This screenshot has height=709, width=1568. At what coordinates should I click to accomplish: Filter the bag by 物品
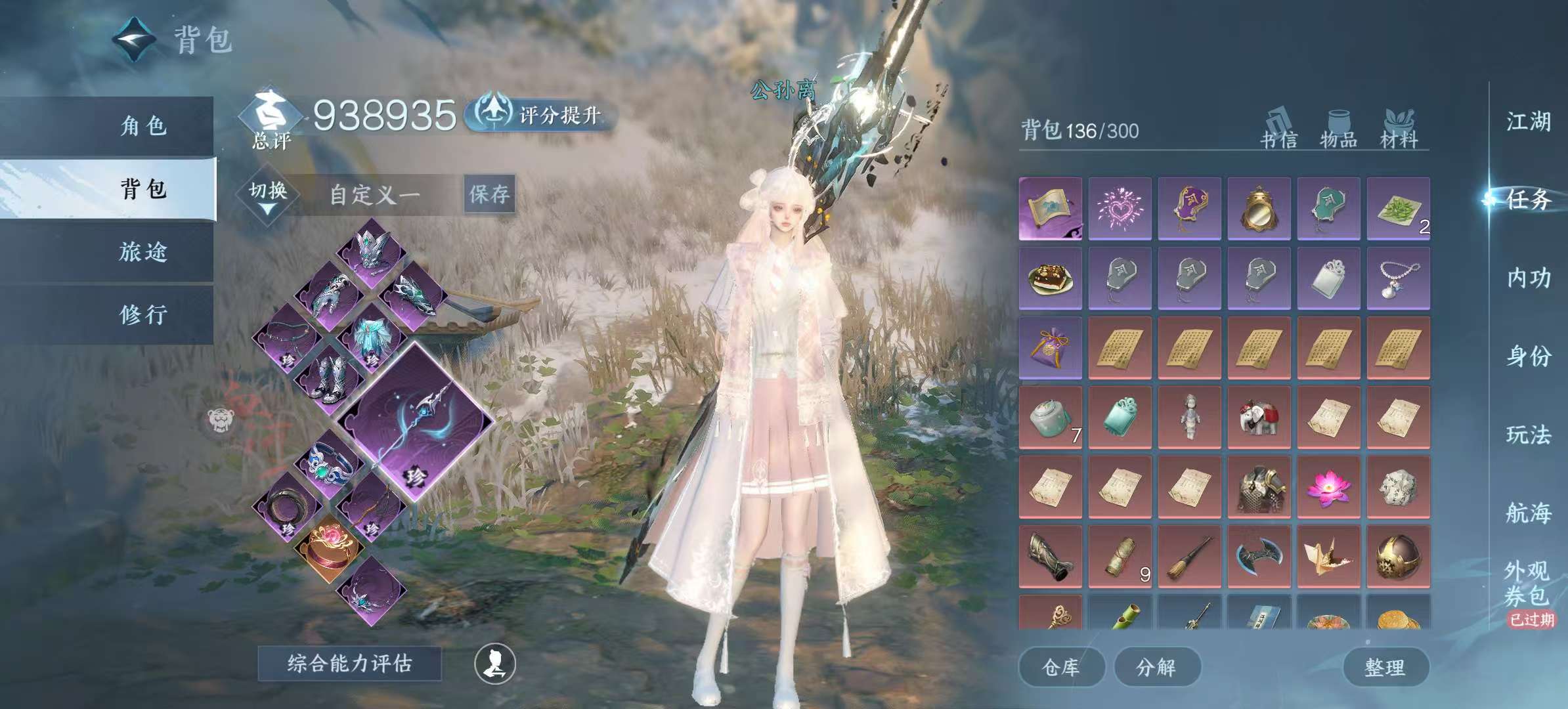1338,130
